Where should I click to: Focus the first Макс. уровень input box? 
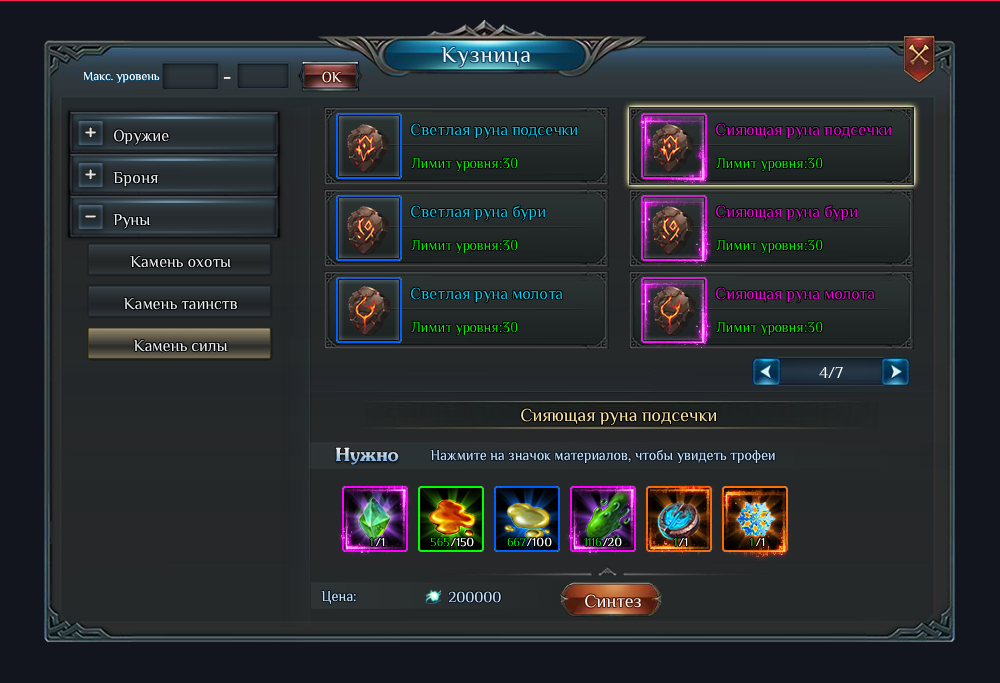(190, 76)
